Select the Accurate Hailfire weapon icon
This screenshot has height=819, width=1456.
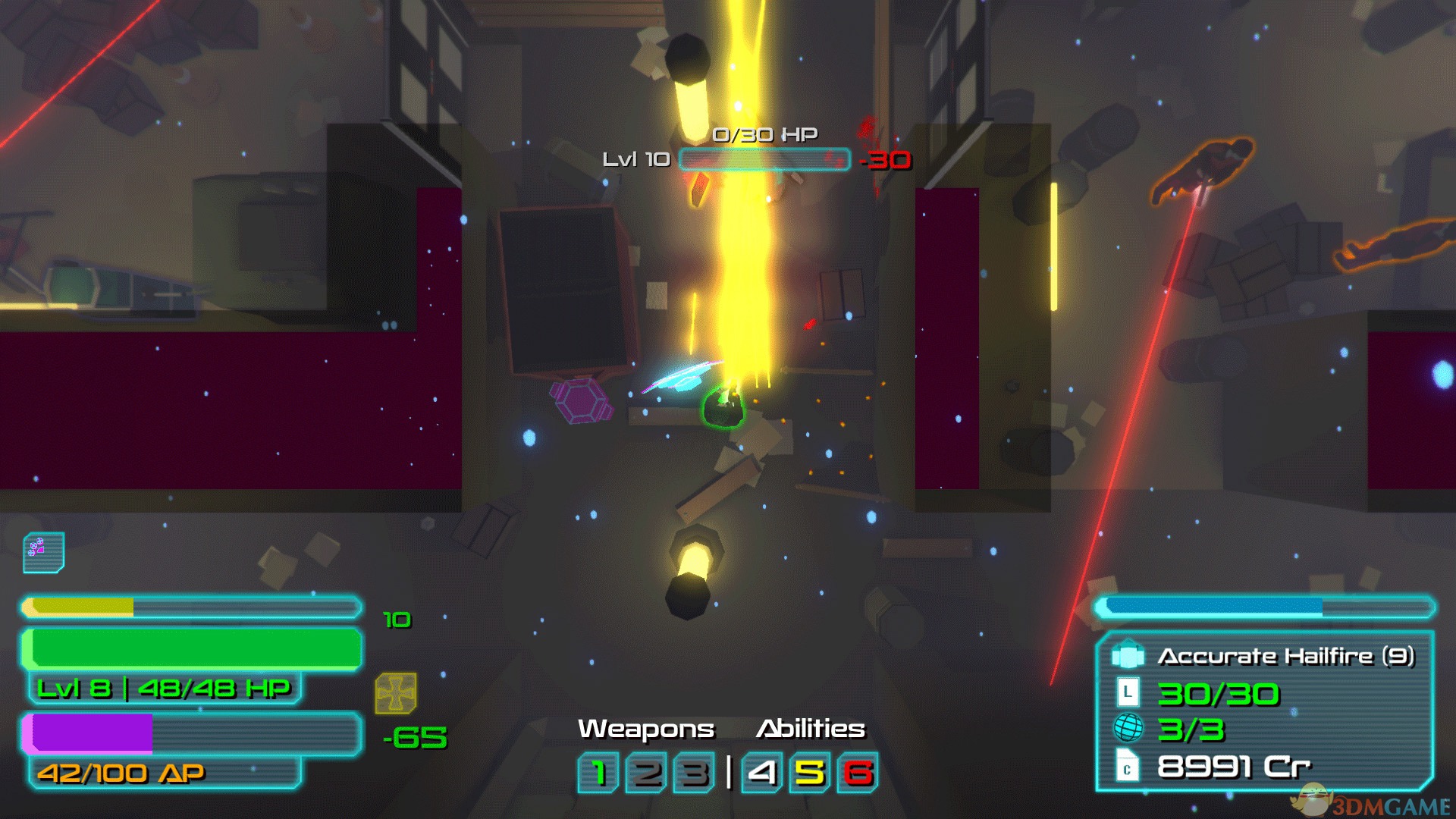click(x=1128, y=655)
